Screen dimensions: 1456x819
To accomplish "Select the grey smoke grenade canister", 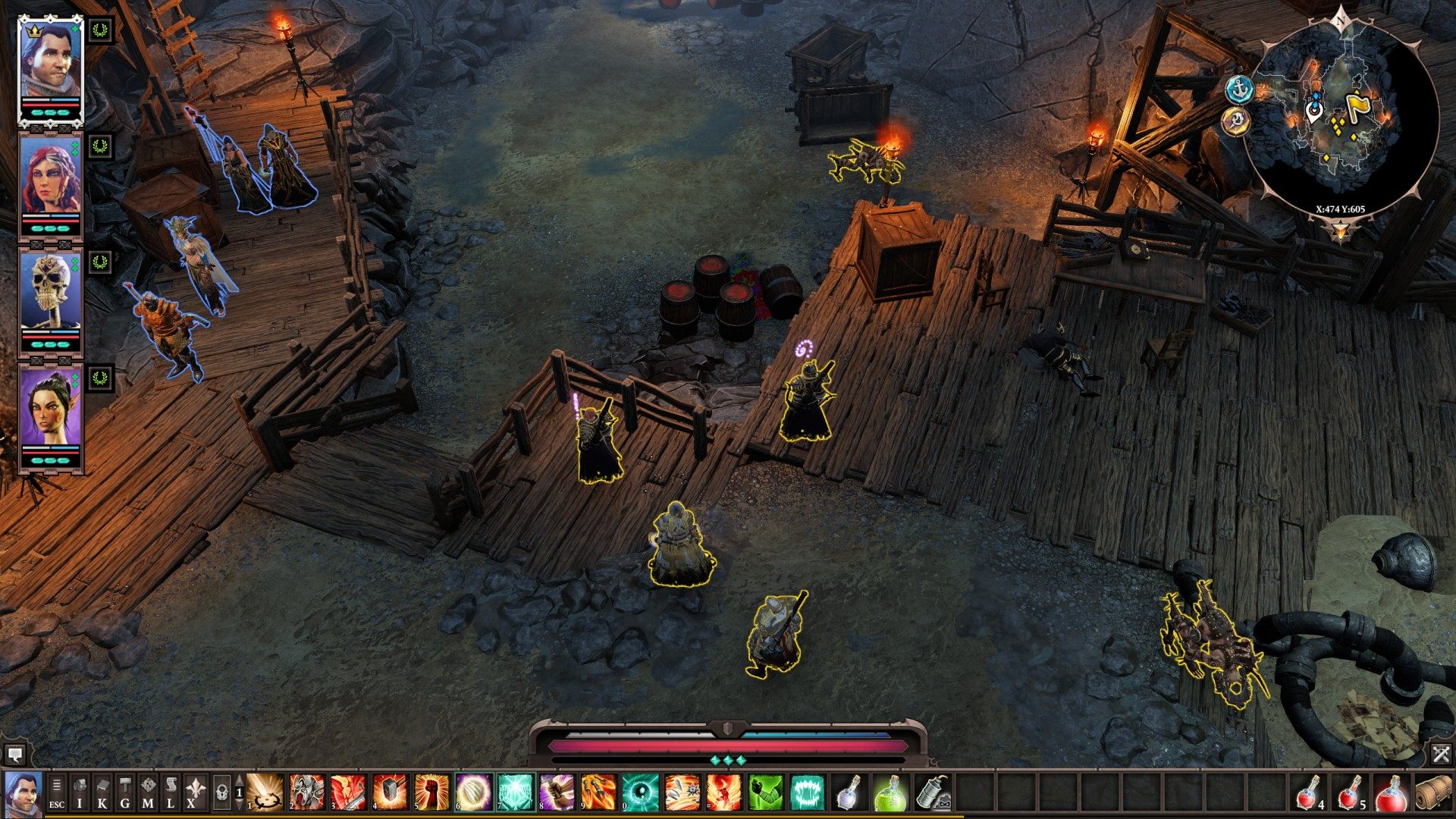I will point(933,792).
